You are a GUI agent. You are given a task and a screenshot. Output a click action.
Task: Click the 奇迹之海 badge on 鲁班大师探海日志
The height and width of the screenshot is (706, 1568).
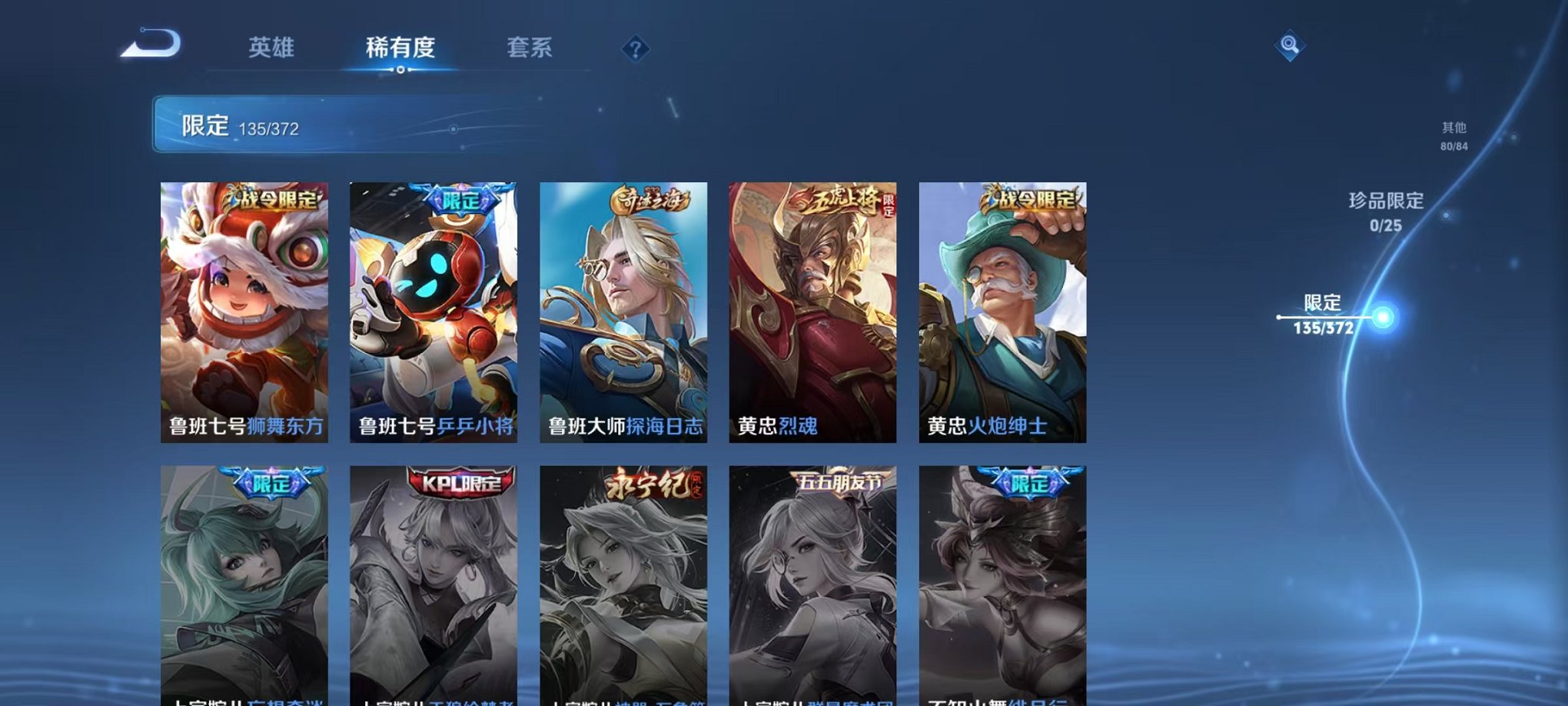coord(646,199)
